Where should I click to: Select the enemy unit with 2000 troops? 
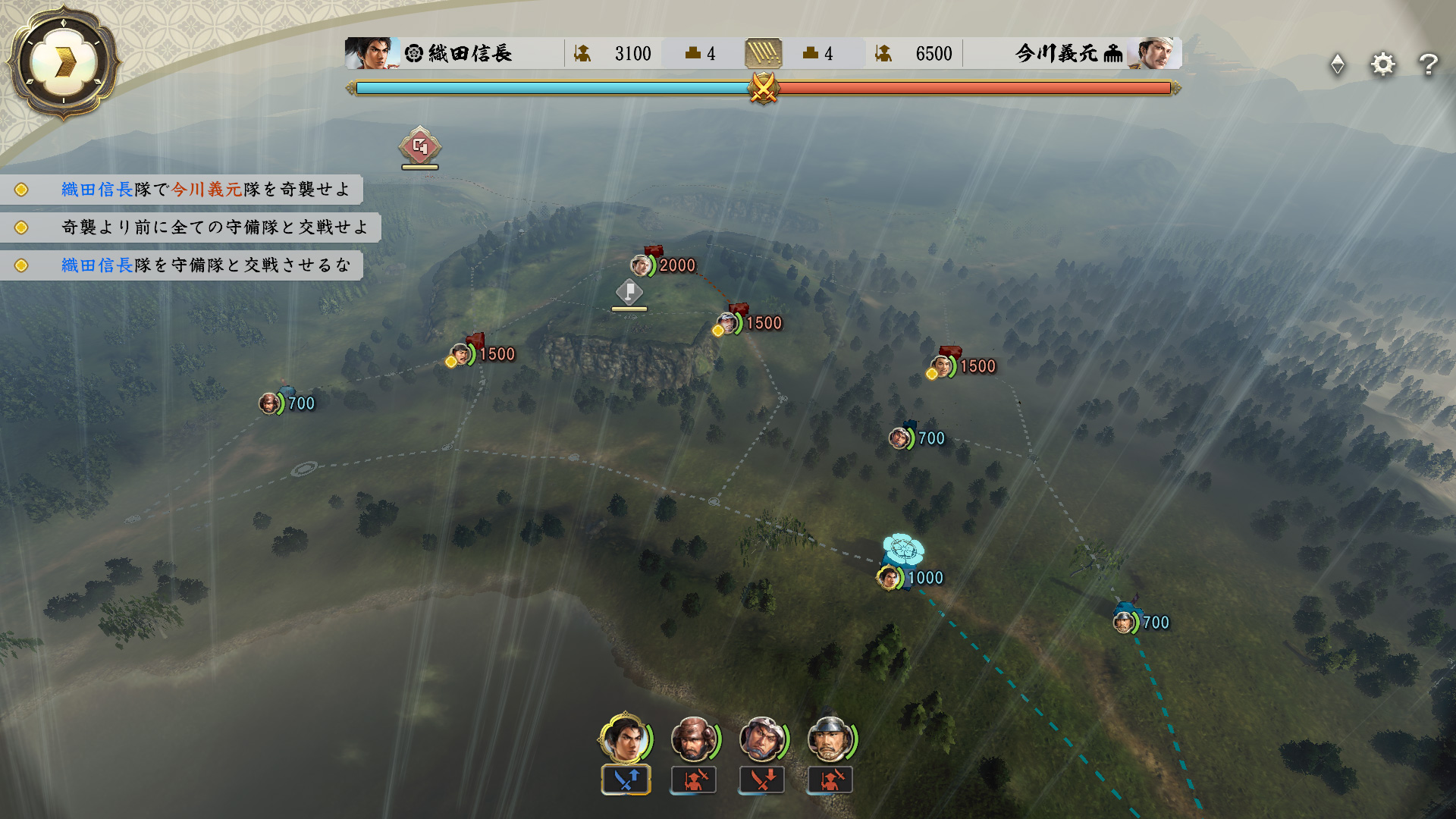642,265
